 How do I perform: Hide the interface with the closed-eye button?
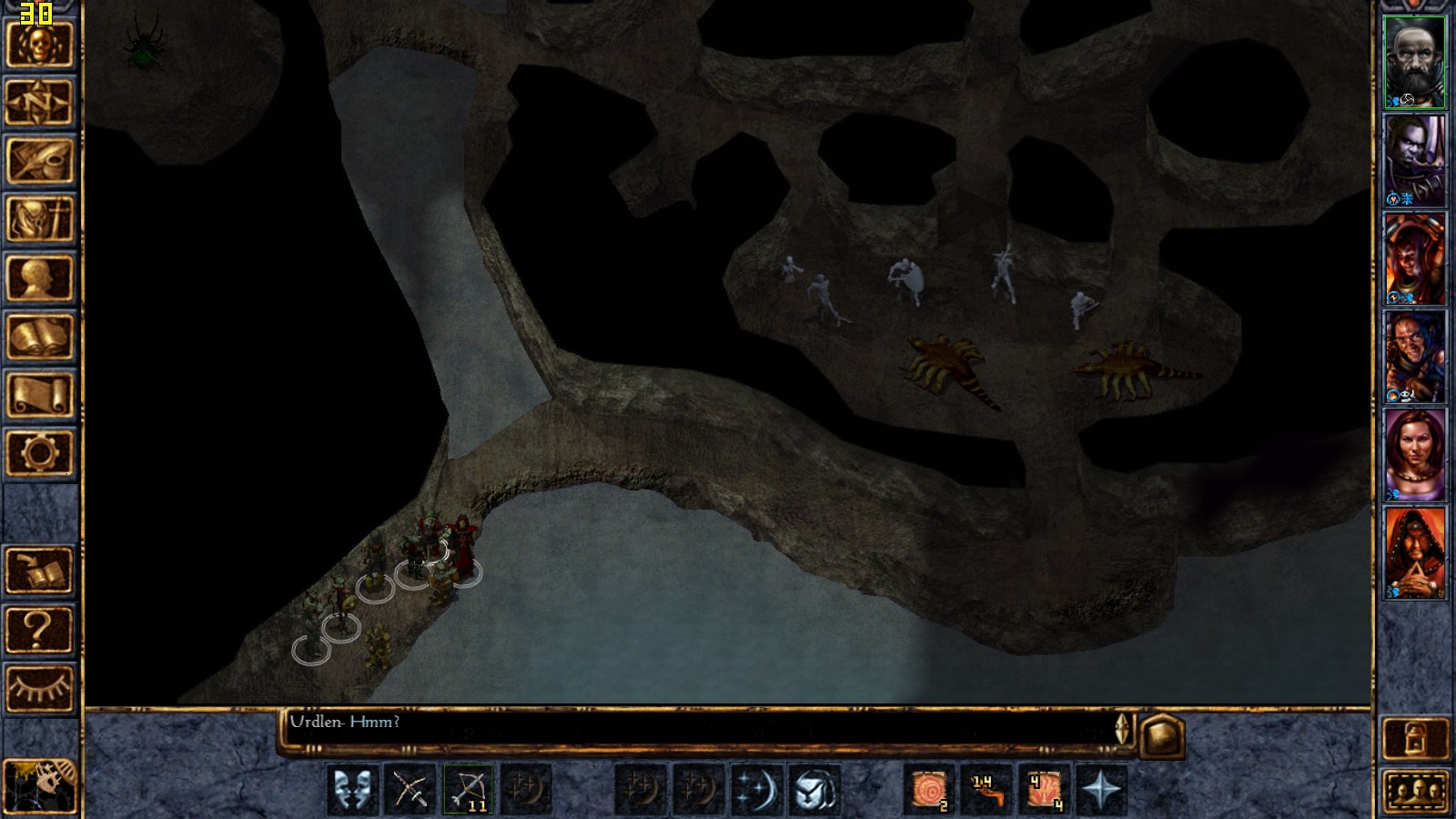(x=39, y=688)
